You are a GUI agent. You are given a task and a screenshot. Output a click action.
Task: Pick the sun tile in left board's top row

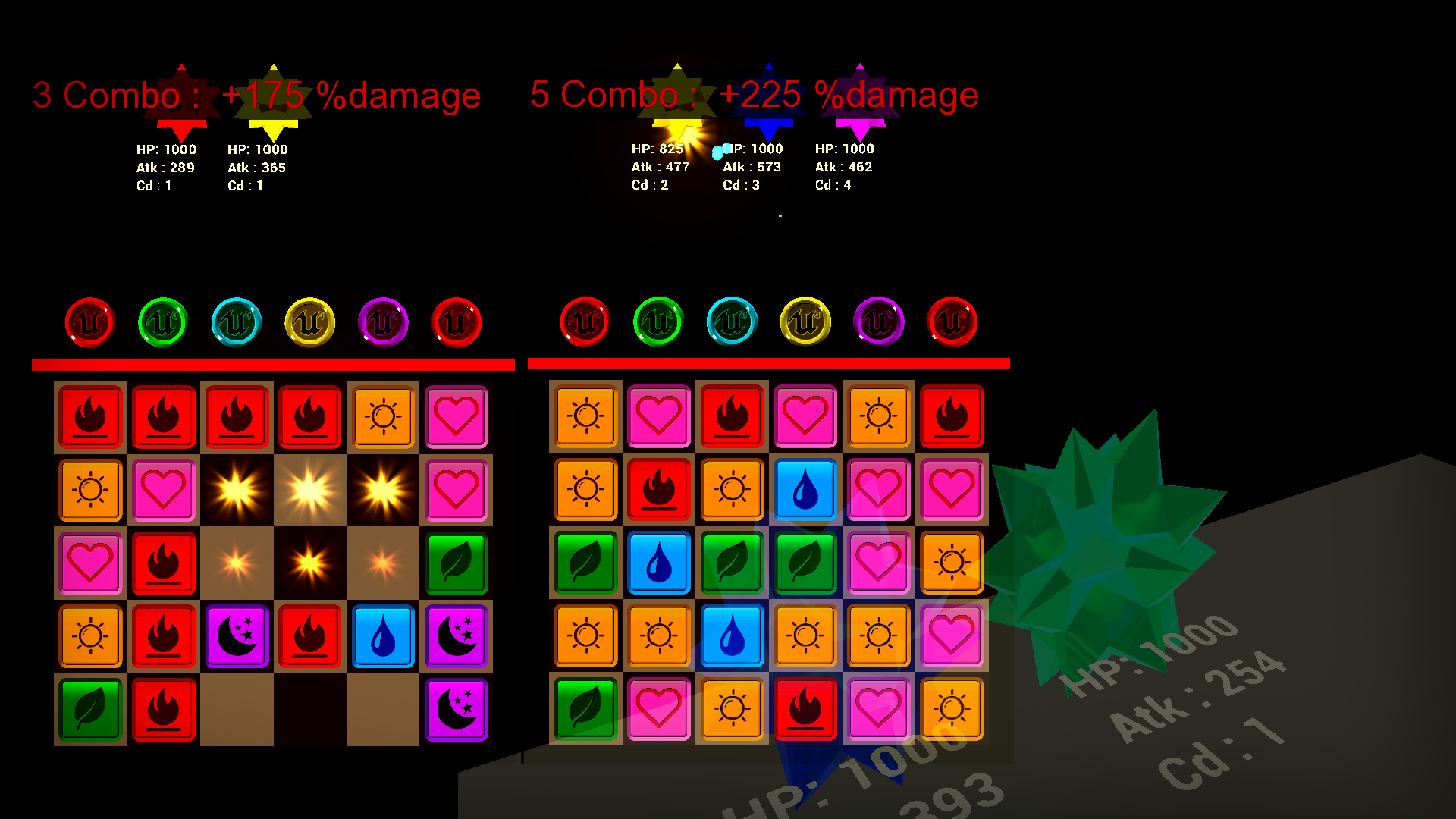click(383, 416)
